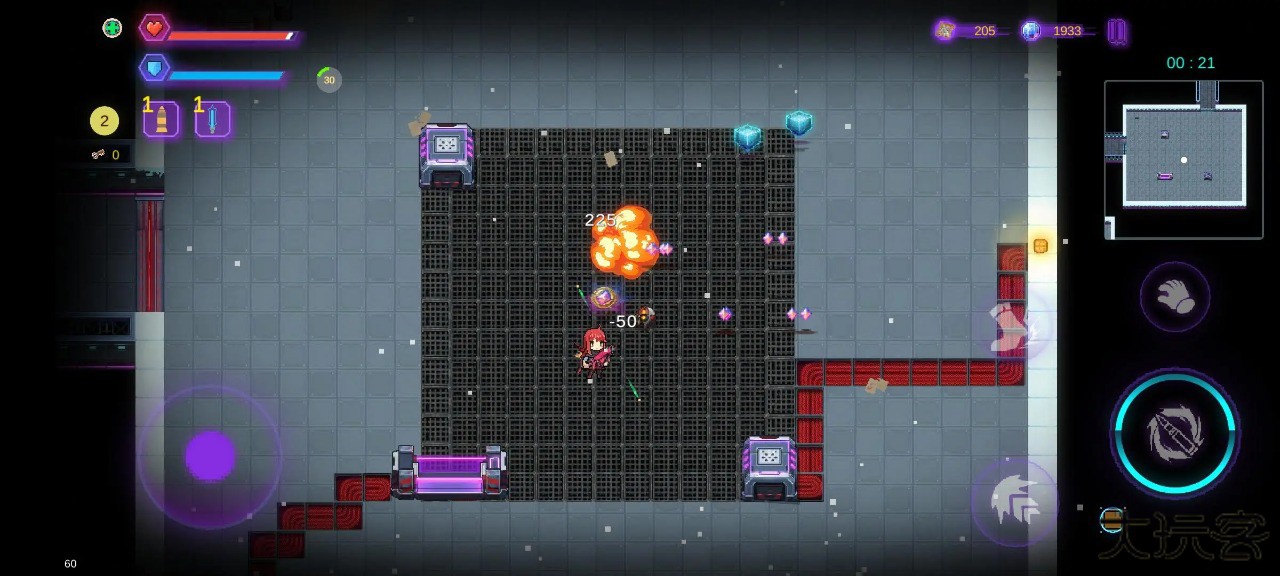1280x576 pixels.
Task: Activate the boot dash ability
Action: [1013, 327]
